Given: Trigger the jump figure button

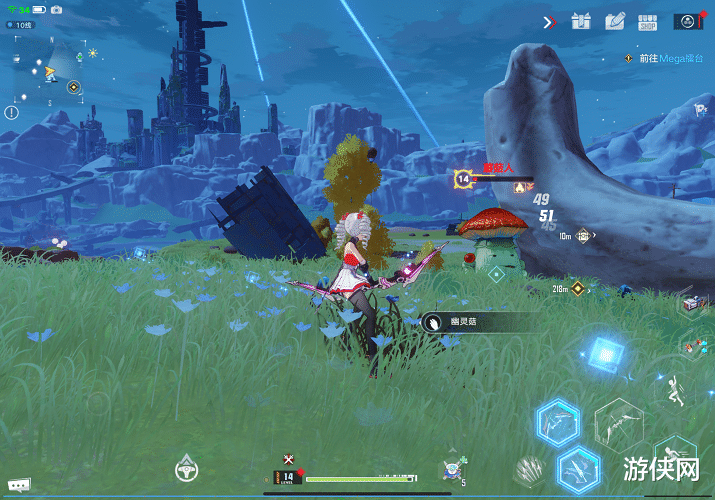Looking at the screenshot, I should [x=674, y=388].
